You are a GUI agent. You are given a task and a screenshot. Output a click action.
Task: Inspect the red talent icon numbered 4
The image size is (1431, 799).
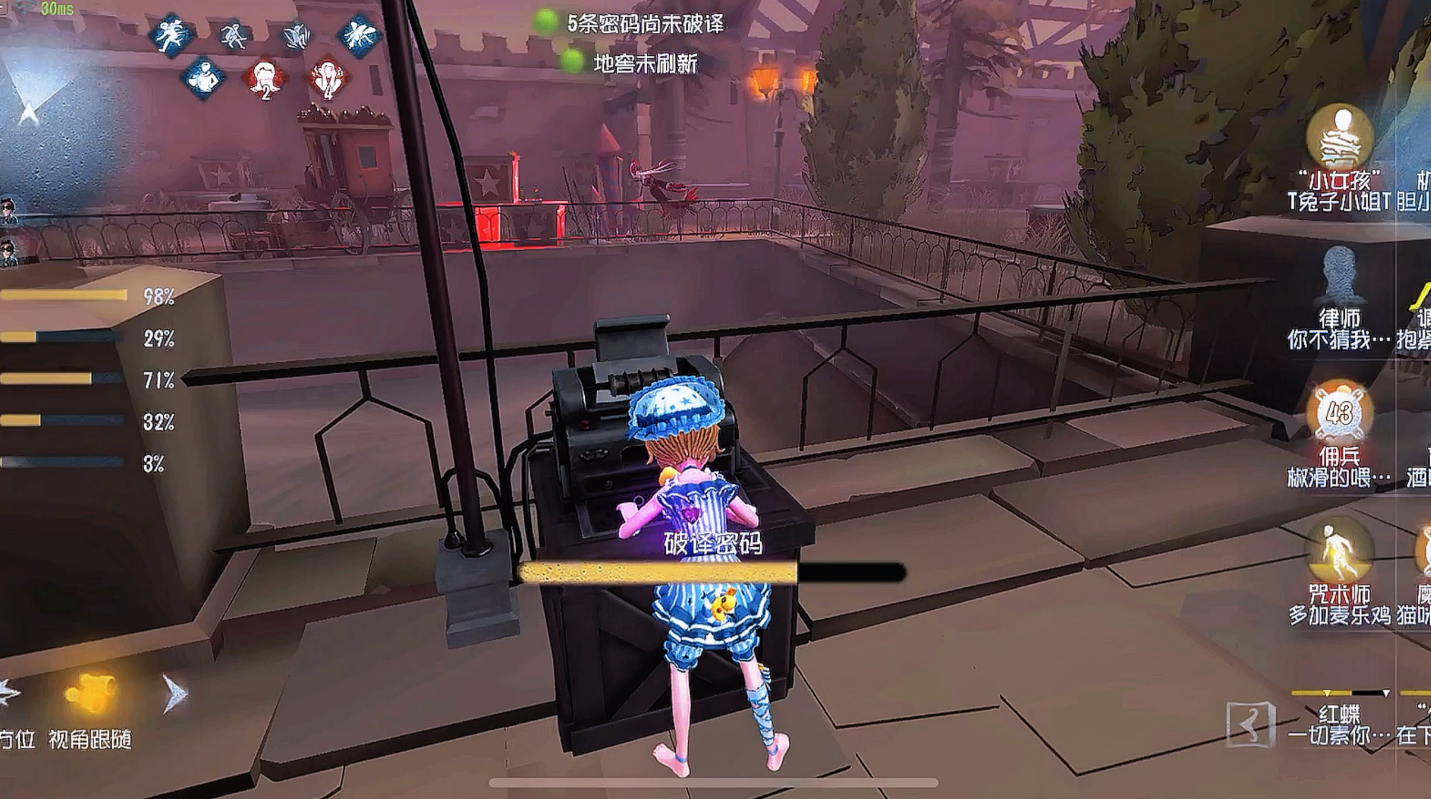pyautogui.click(x=327, y=77)
